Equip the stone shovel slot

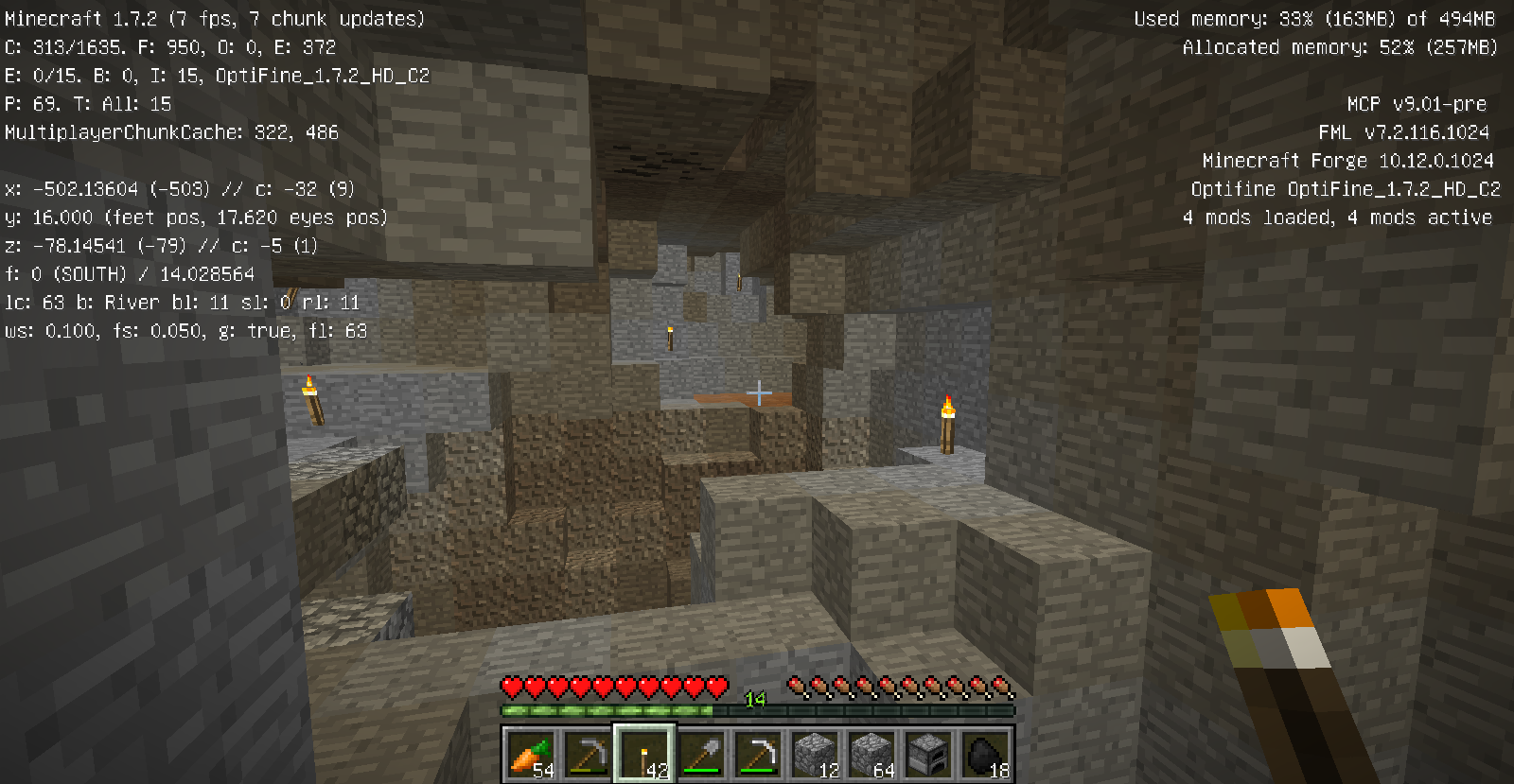pyautogui.click(x=701, y=754)
